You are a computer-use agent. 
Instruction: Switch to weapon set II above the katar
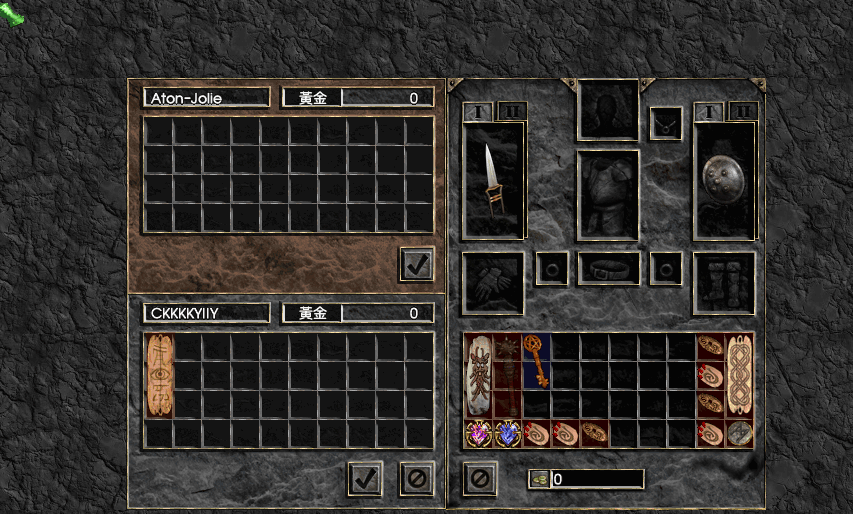point(510,111)
